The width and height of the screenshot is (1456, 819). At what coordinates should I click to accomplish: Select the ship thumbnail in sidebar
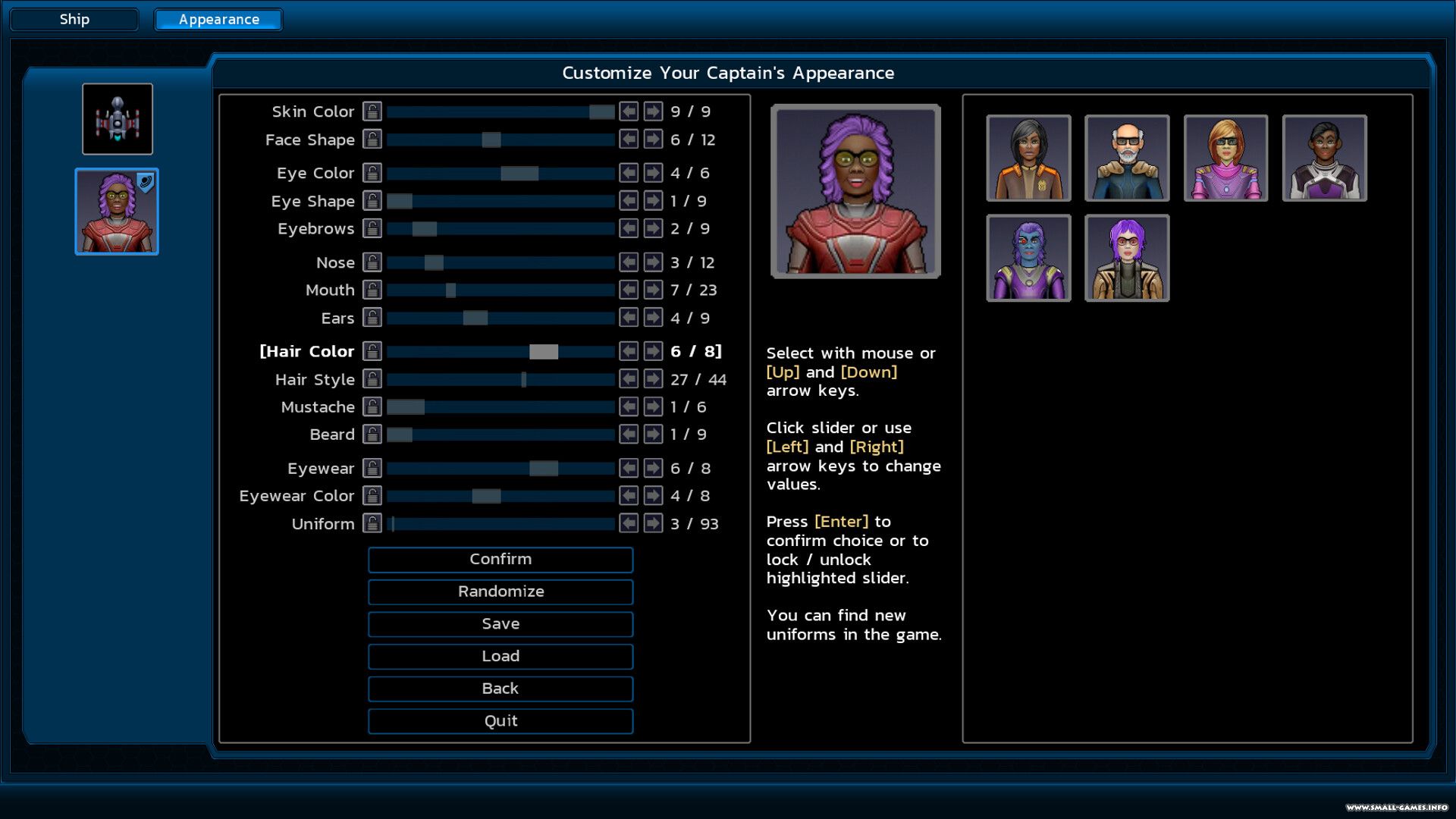pyautogui.click(x=118, y=119)
